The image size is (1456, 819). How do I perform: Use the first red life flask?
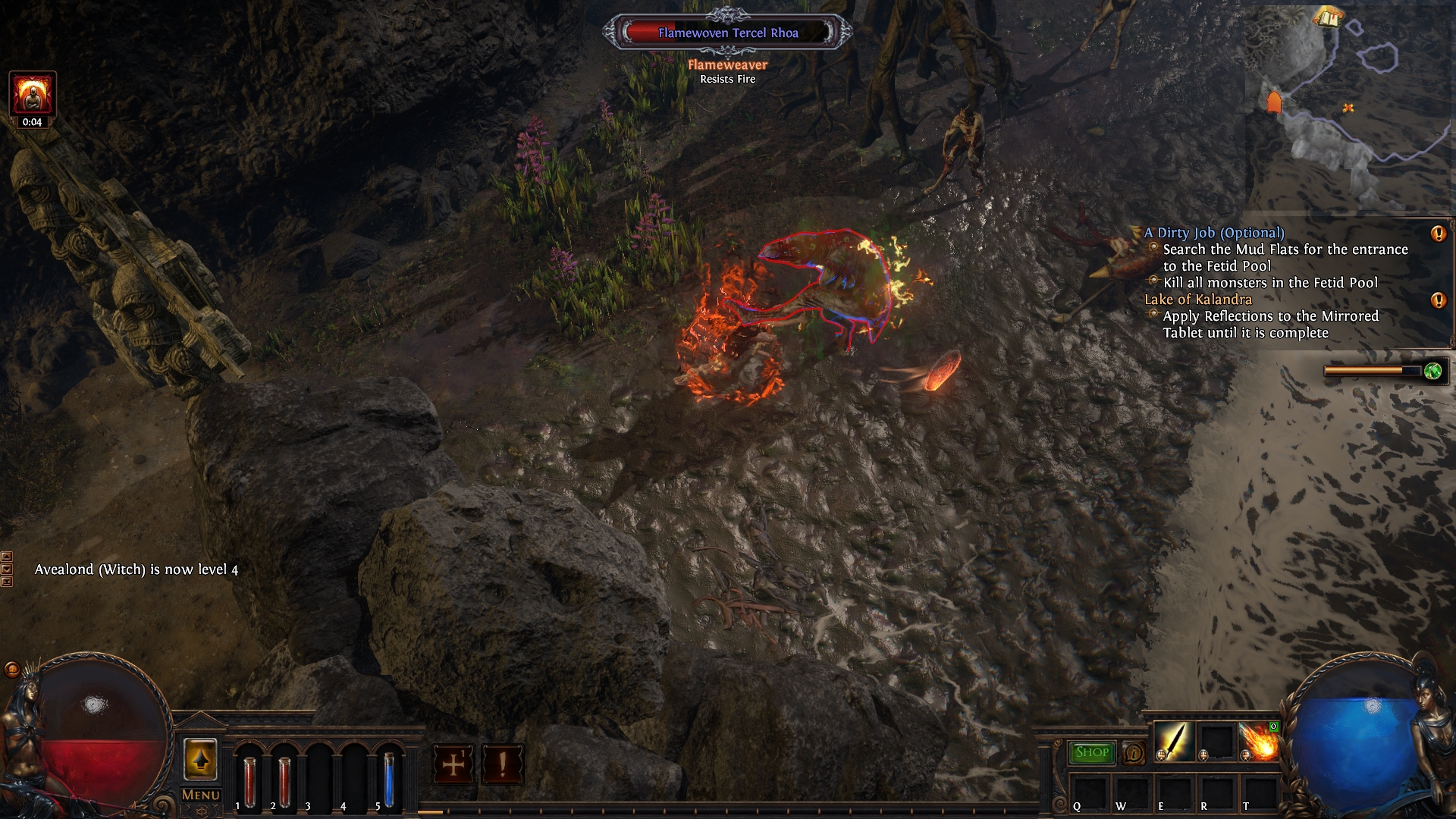249,781
